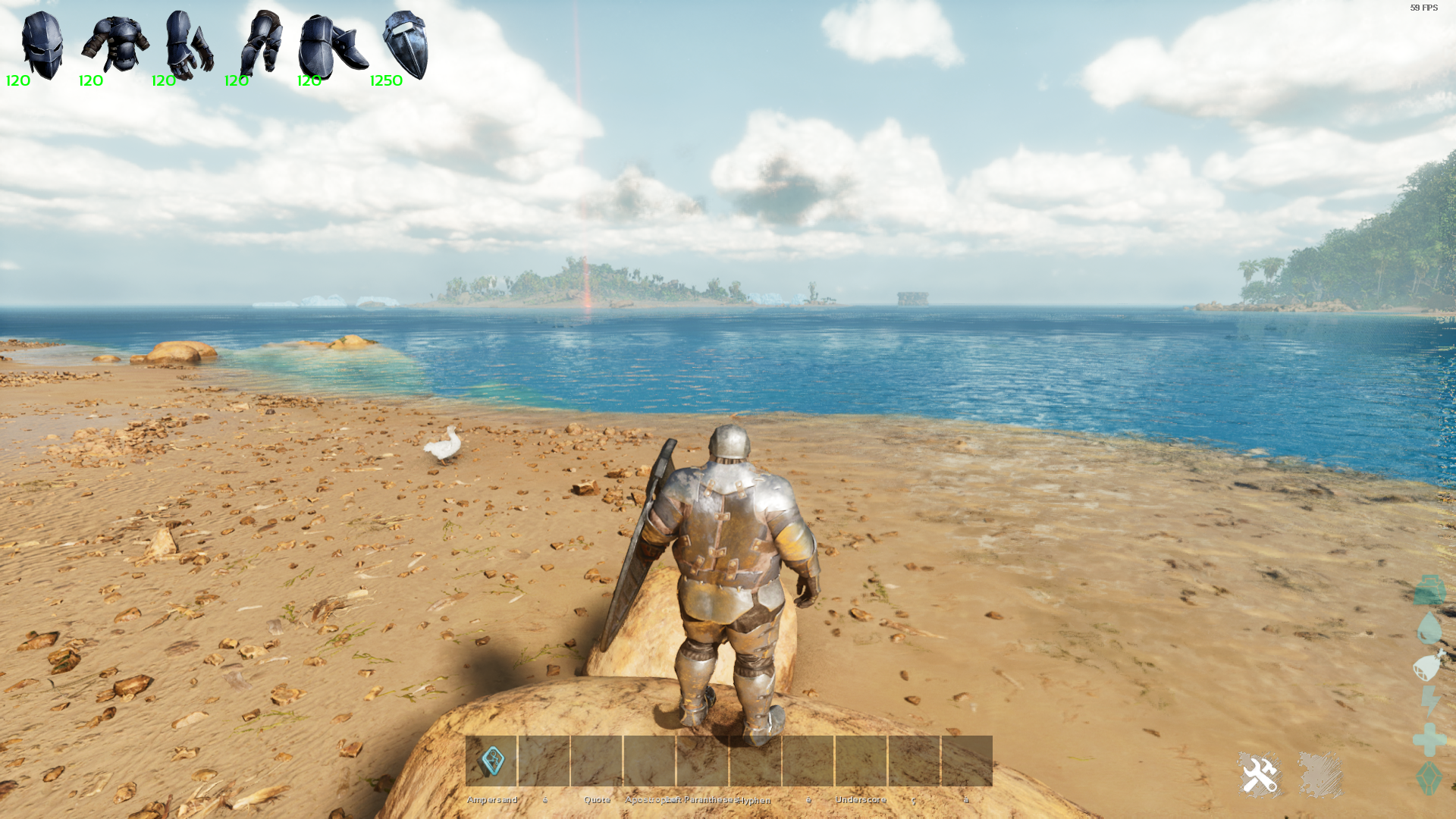Click the water droplet status icon
Screen dimensions: 1456x819
[x=1429, y=628]
